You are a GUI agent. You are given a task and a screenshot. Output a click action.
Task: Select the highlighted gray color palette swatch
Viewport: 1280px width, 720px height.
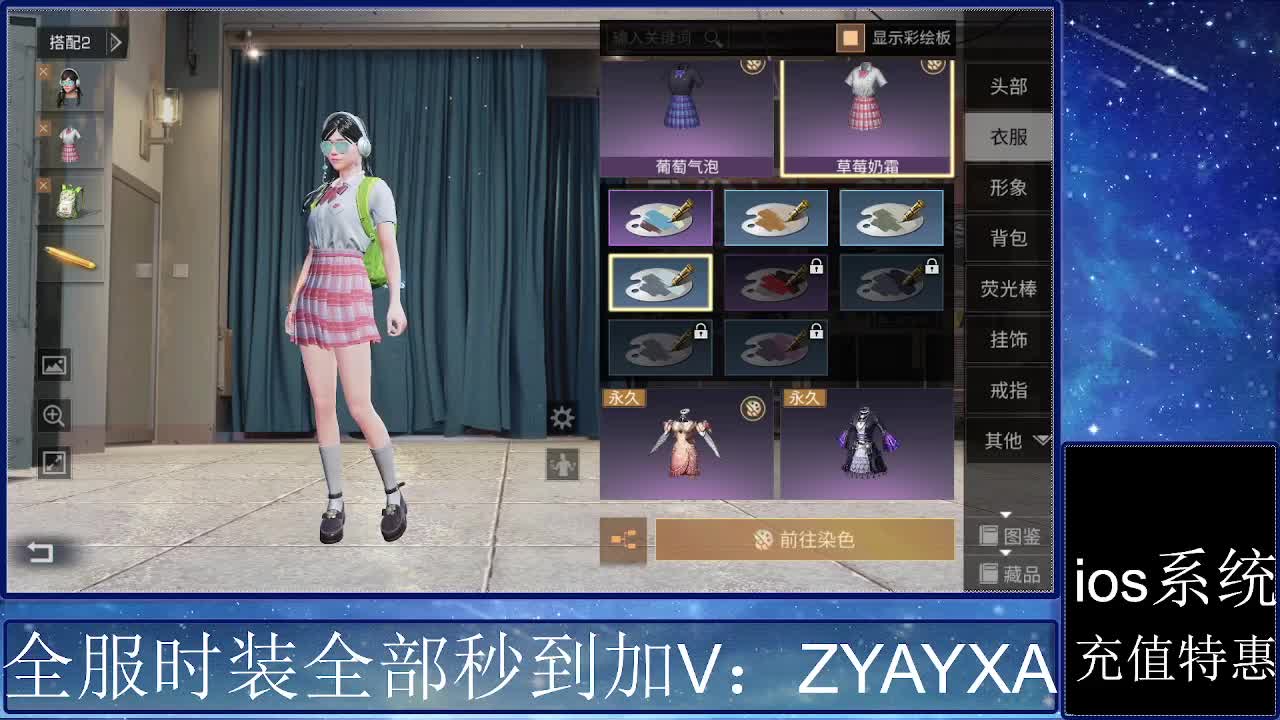pos(659,281)
